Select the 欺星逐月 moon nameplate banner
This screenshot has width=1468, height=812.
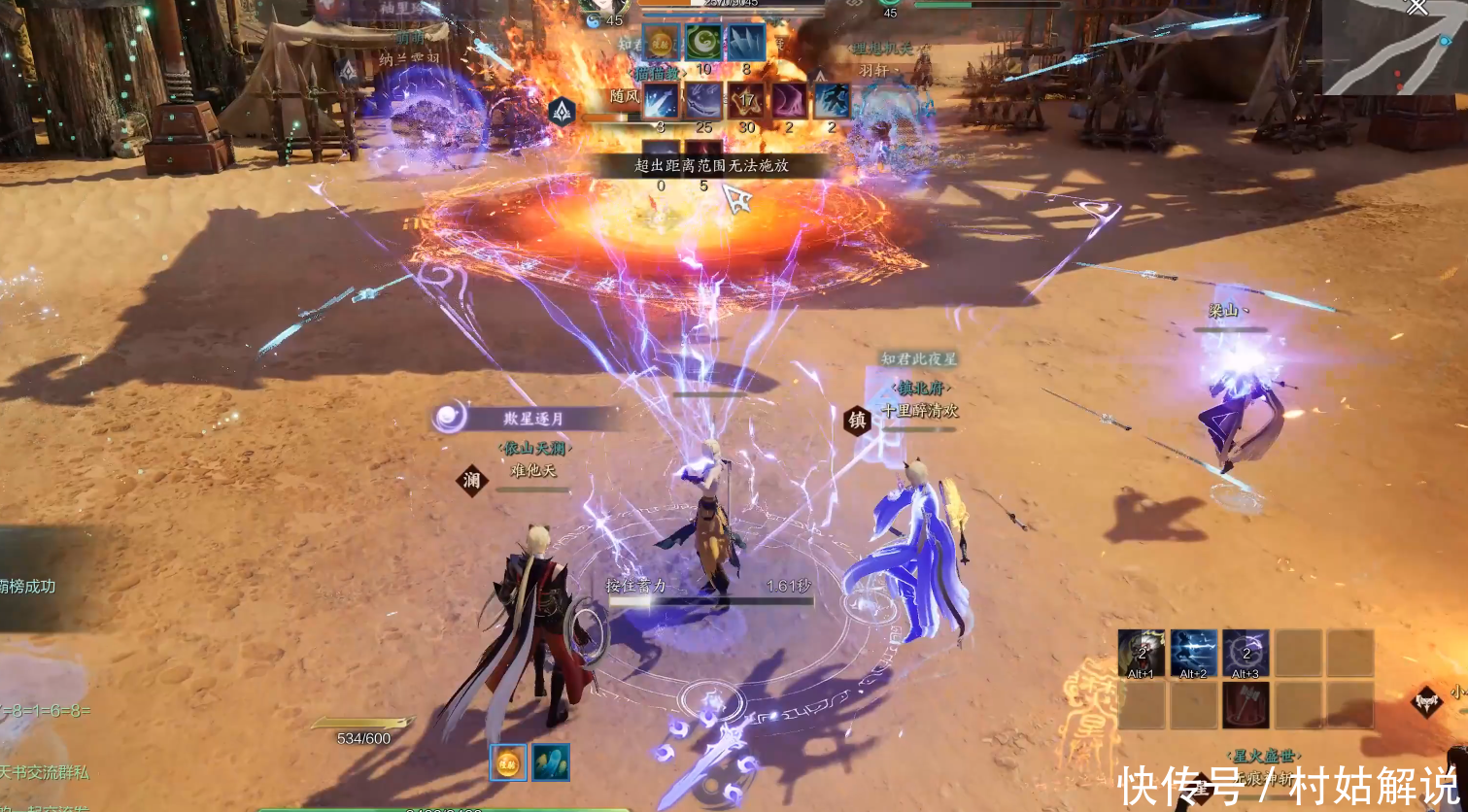[x=525, y=419]
